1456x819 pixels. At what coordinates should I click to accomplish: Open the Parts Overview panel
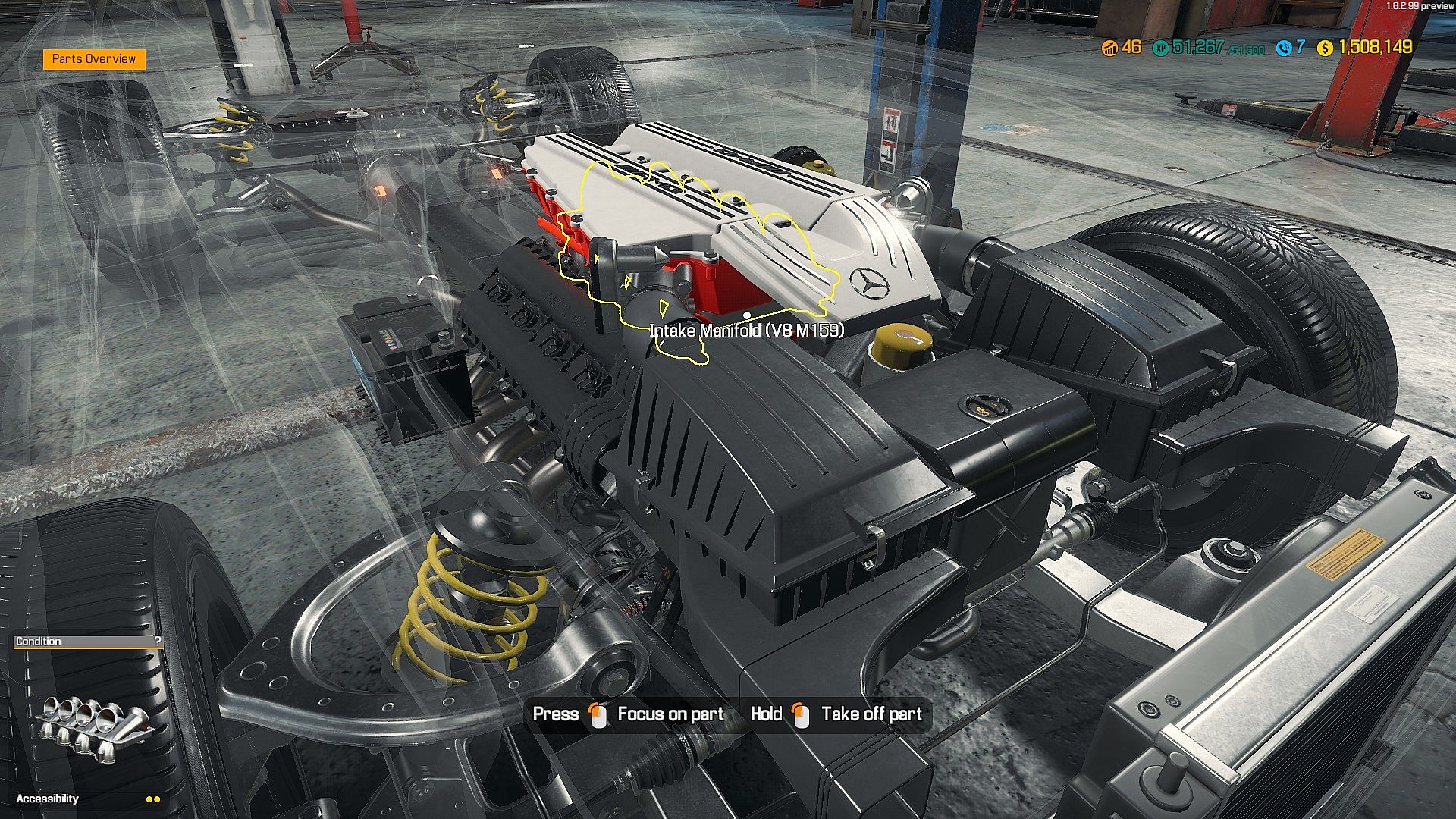pyautogui.click(x=94, y=59)
